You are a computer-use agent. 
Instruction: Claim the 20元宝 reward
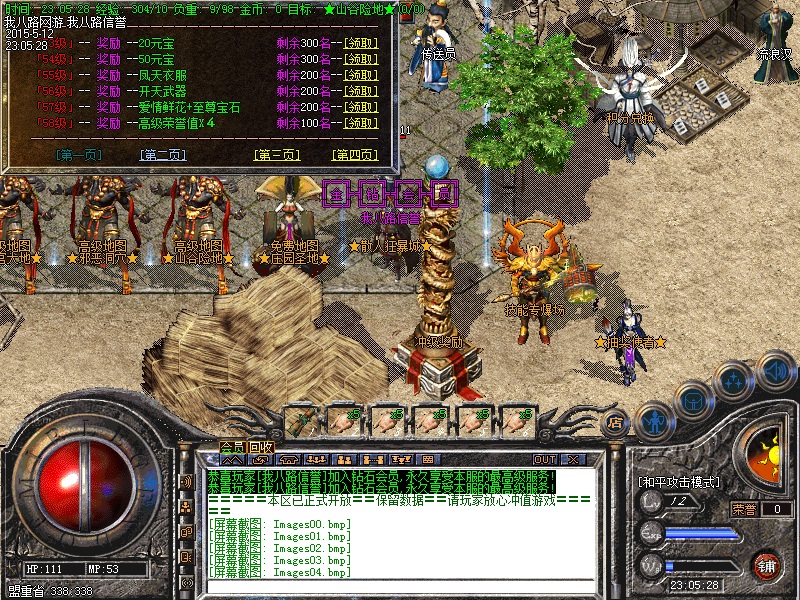(x=360, y=43)
